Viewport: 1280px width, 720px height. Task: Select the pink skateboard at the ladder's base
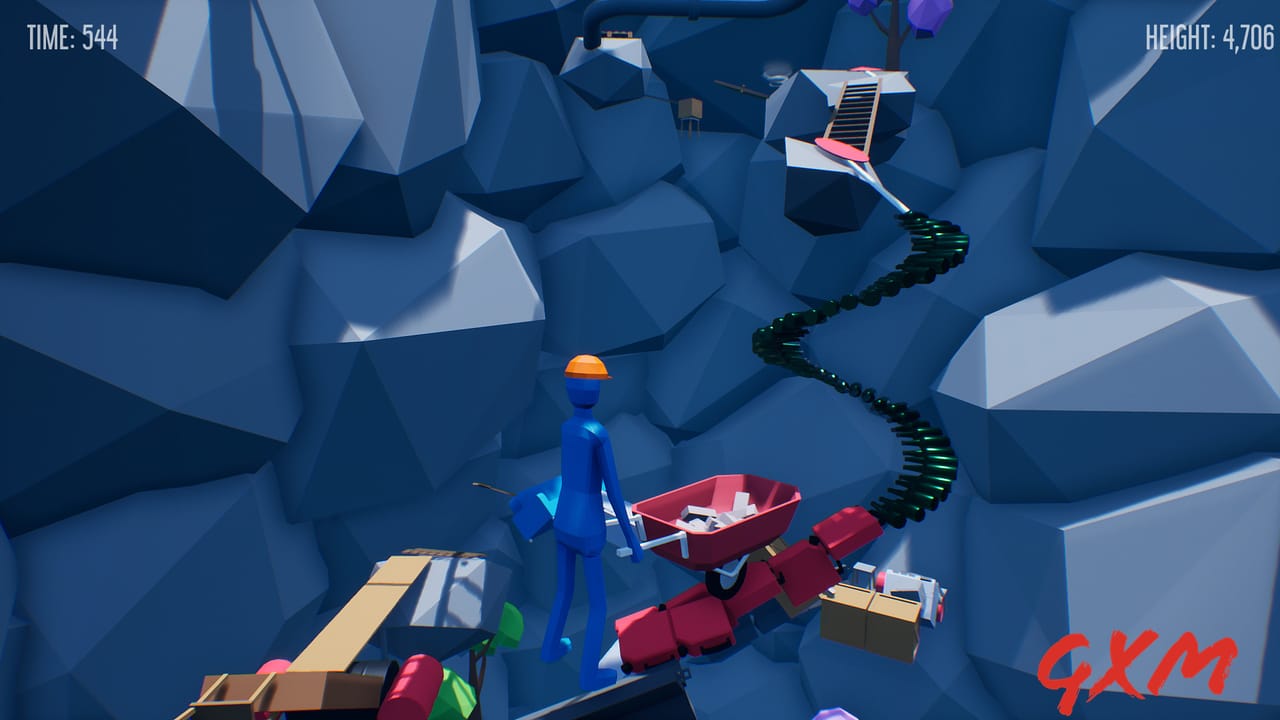843,148
